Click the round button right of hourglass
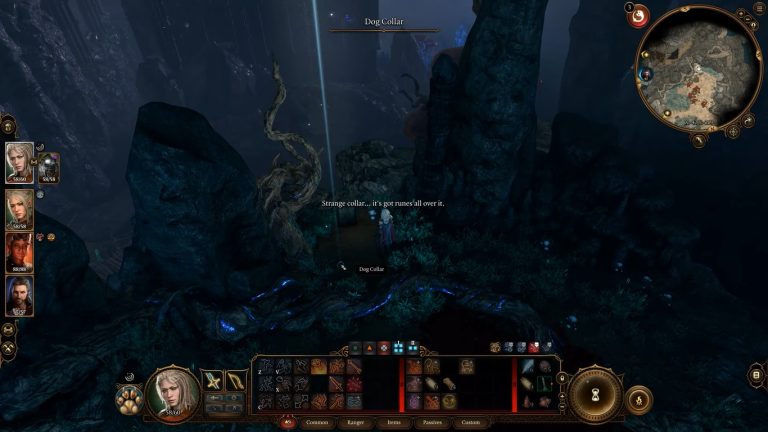This screenshot has width=768, height=432. click(639, 400)
